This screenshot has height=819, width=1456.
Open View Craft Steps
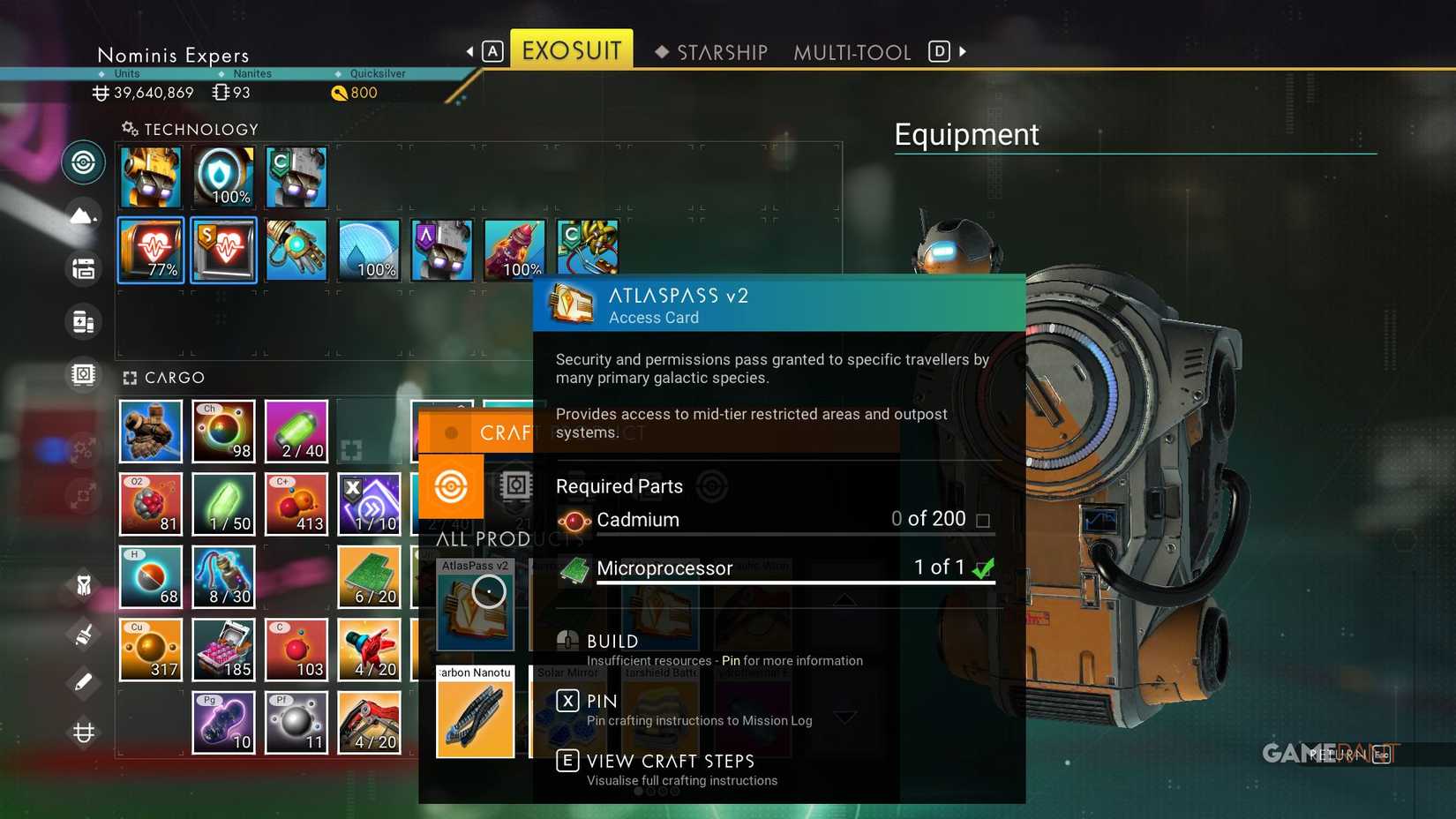669,761
